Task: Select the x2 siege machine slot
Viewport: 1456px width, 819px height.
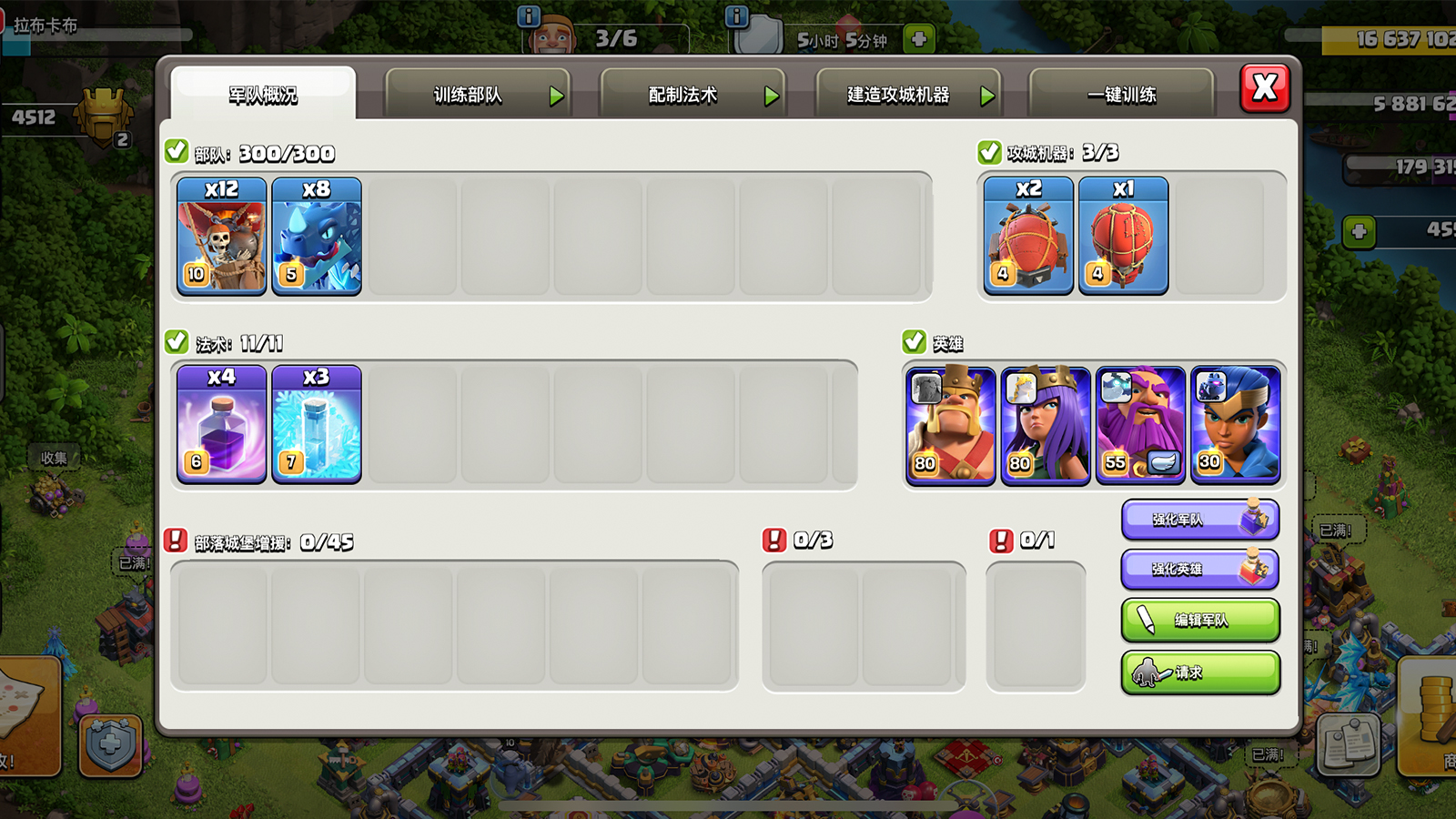Action: point(1029,236)
